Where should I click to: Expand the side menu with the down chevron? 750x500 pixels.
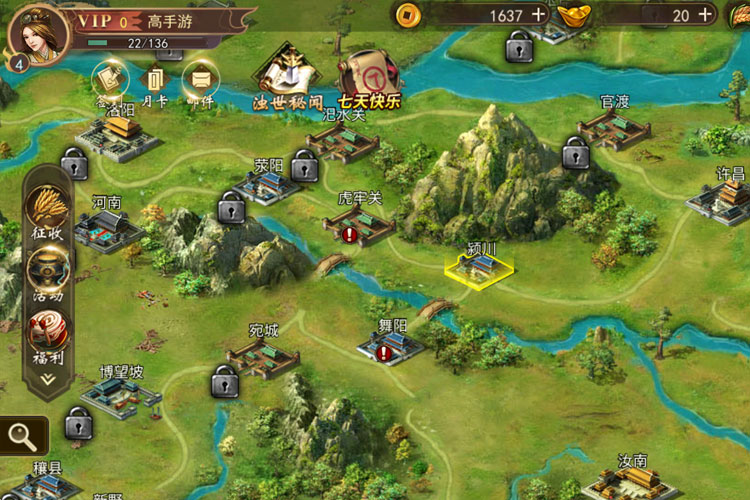click(x=47, y=380)
